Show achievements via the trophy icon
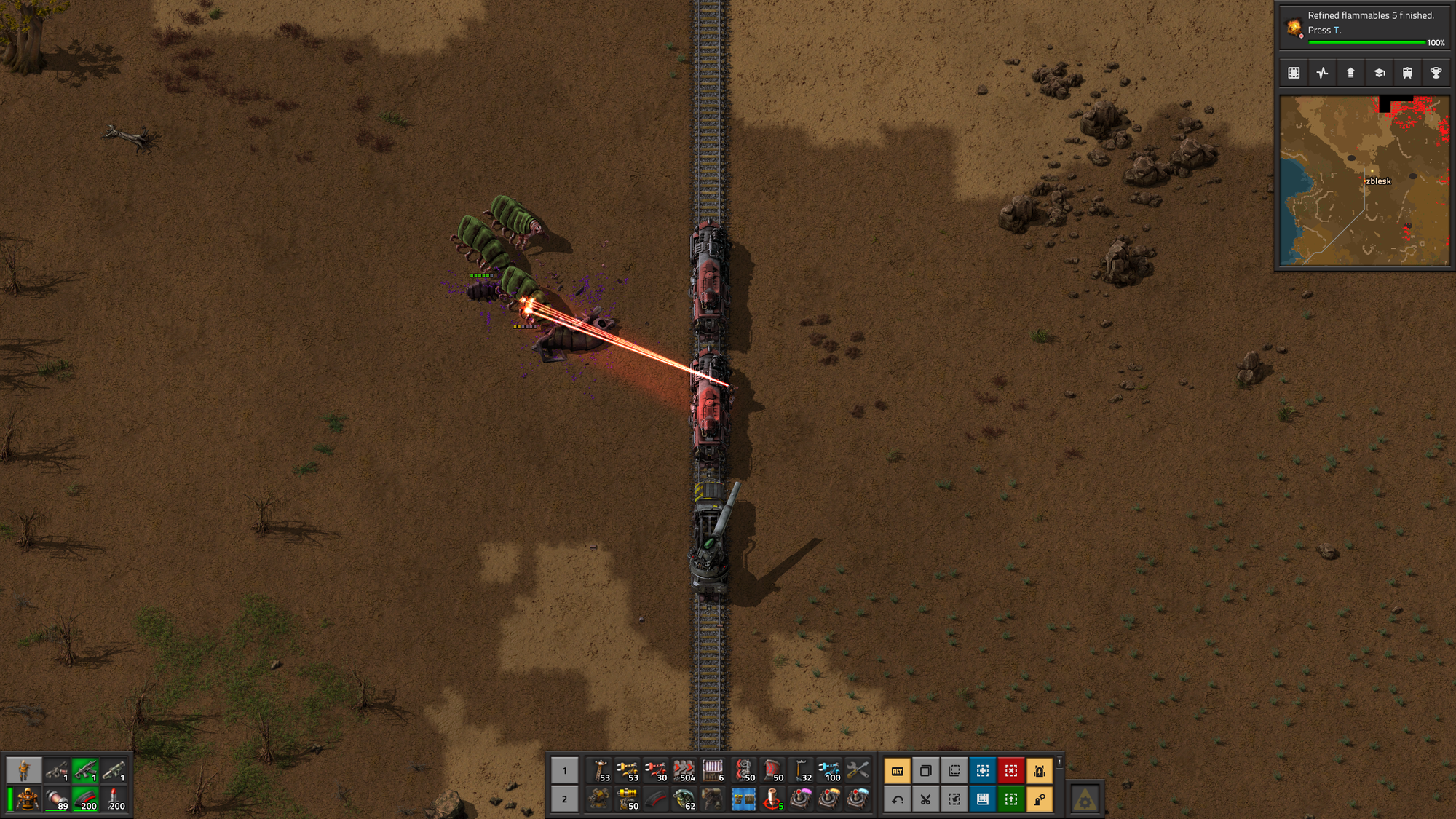The image size is (1456, 819). click(1436, 73)
